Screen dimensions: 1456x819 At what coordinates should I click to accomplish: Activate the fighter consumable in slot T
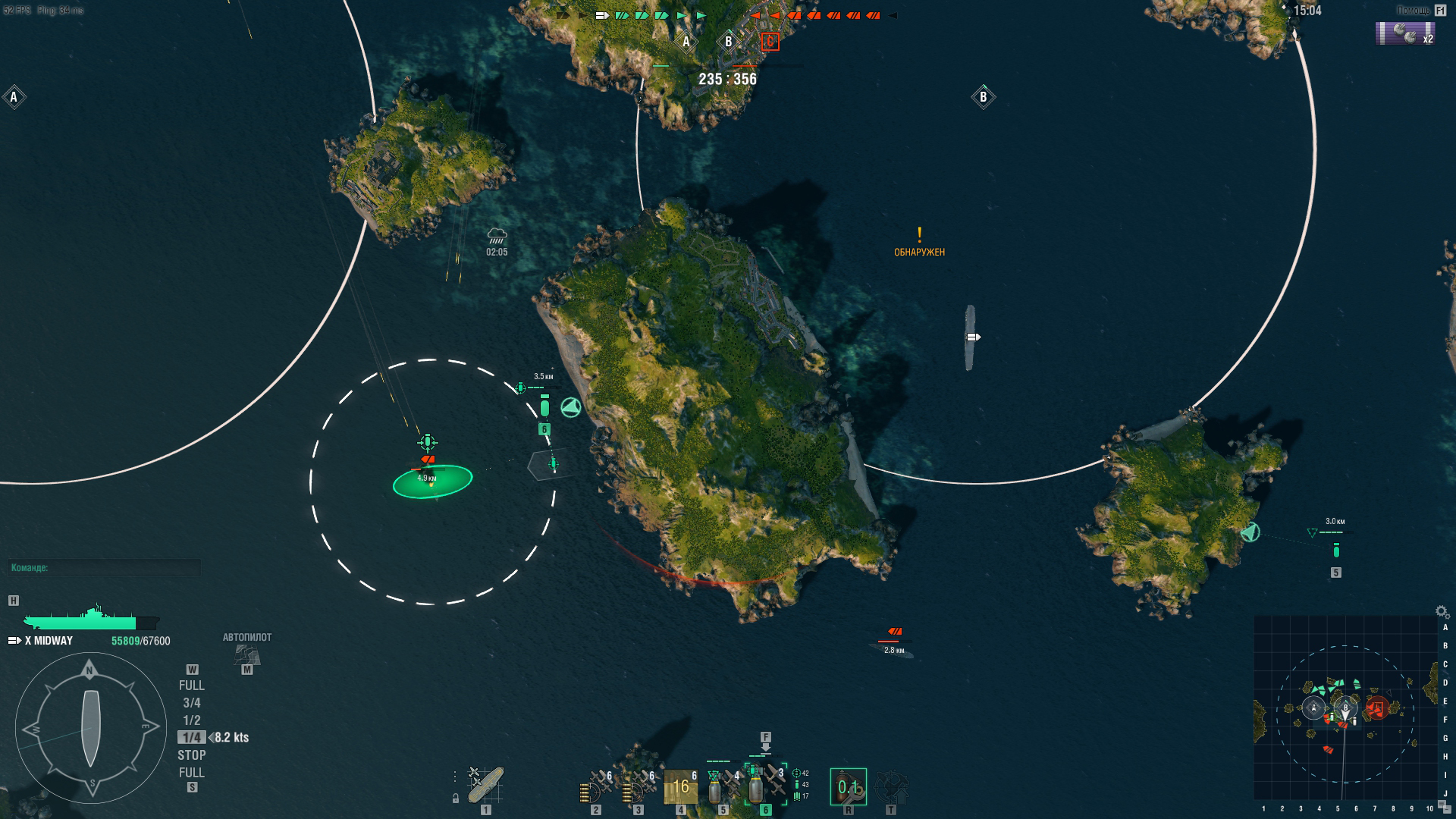pos(891,787)
